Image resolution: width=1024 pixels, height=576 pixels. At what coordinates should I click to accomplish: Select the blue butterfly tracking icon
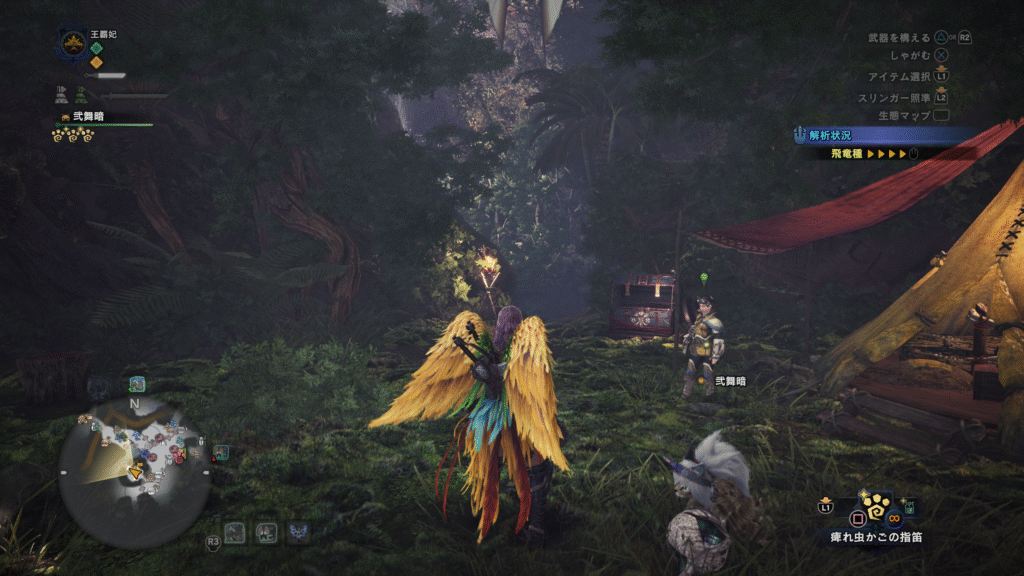(297, 532)
